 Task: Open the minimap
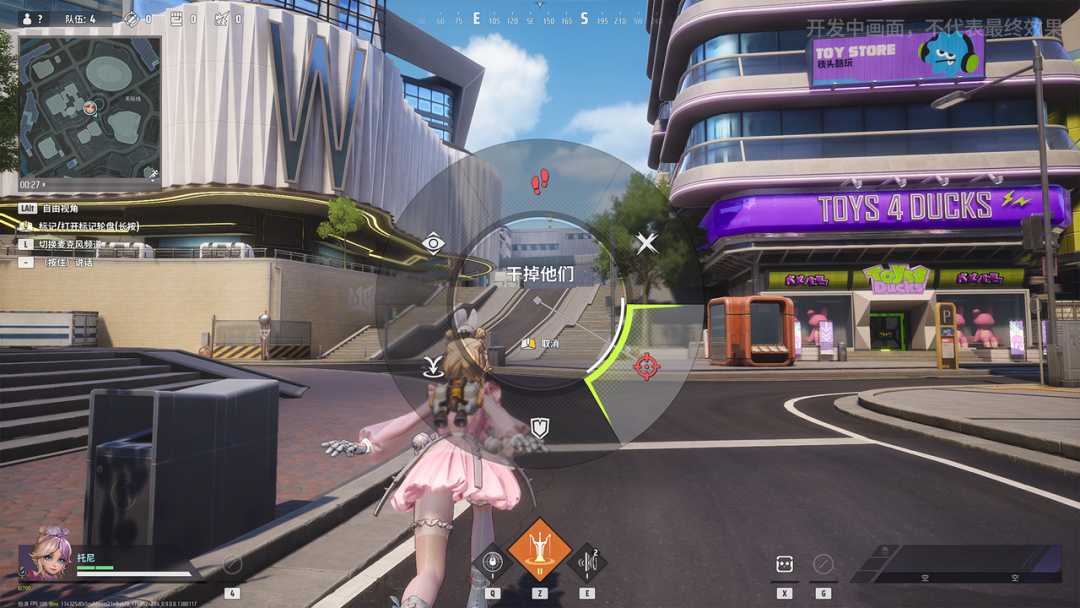coord(90,108)
